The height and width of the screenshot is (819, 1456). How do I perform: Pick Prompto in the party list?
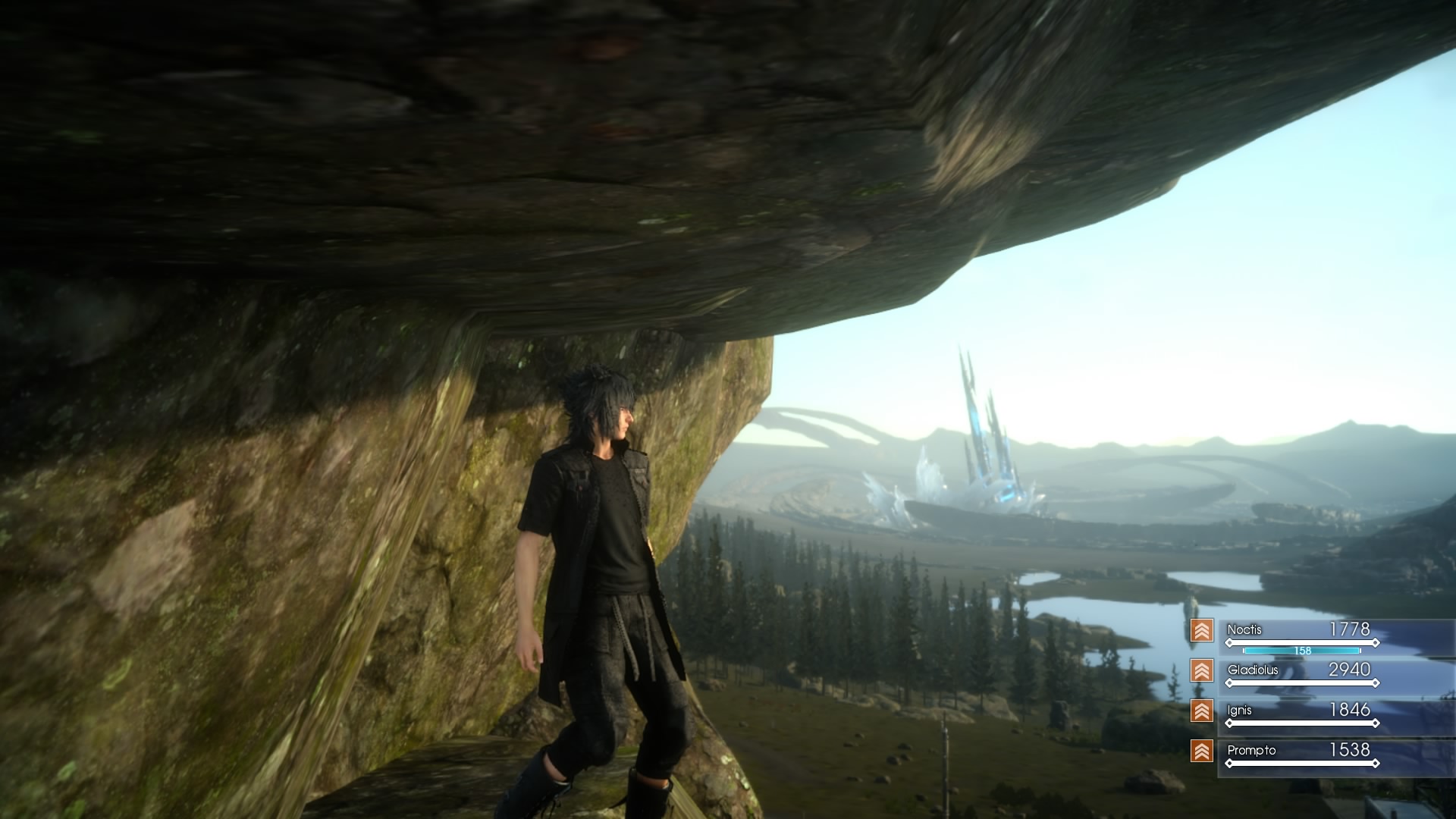(1251, 751)
